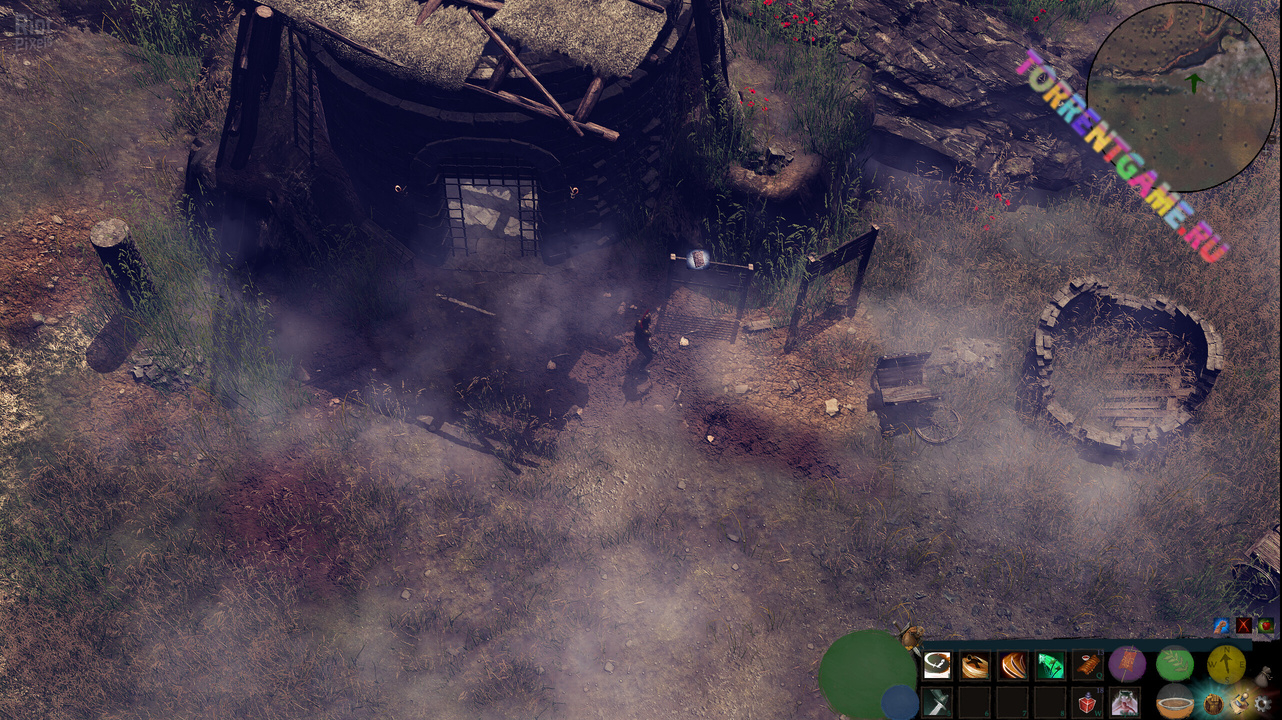The height and width of the screenshot is (720, 1282).
Task: Click the hands holding bowl icon
Action: click(x=1126, y=702)
